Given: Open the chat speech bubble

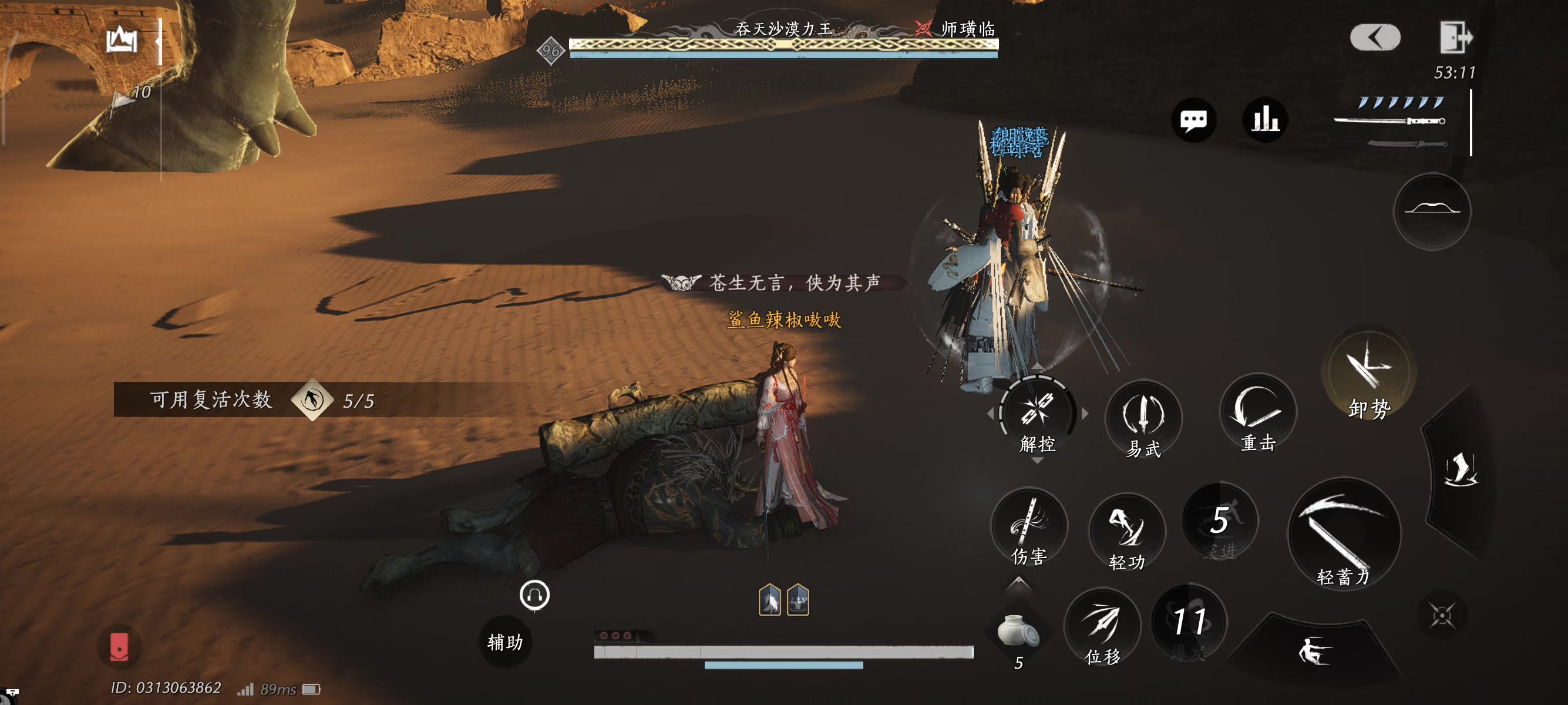Looking at the screenshot, I should click(x=1193, y=120).
